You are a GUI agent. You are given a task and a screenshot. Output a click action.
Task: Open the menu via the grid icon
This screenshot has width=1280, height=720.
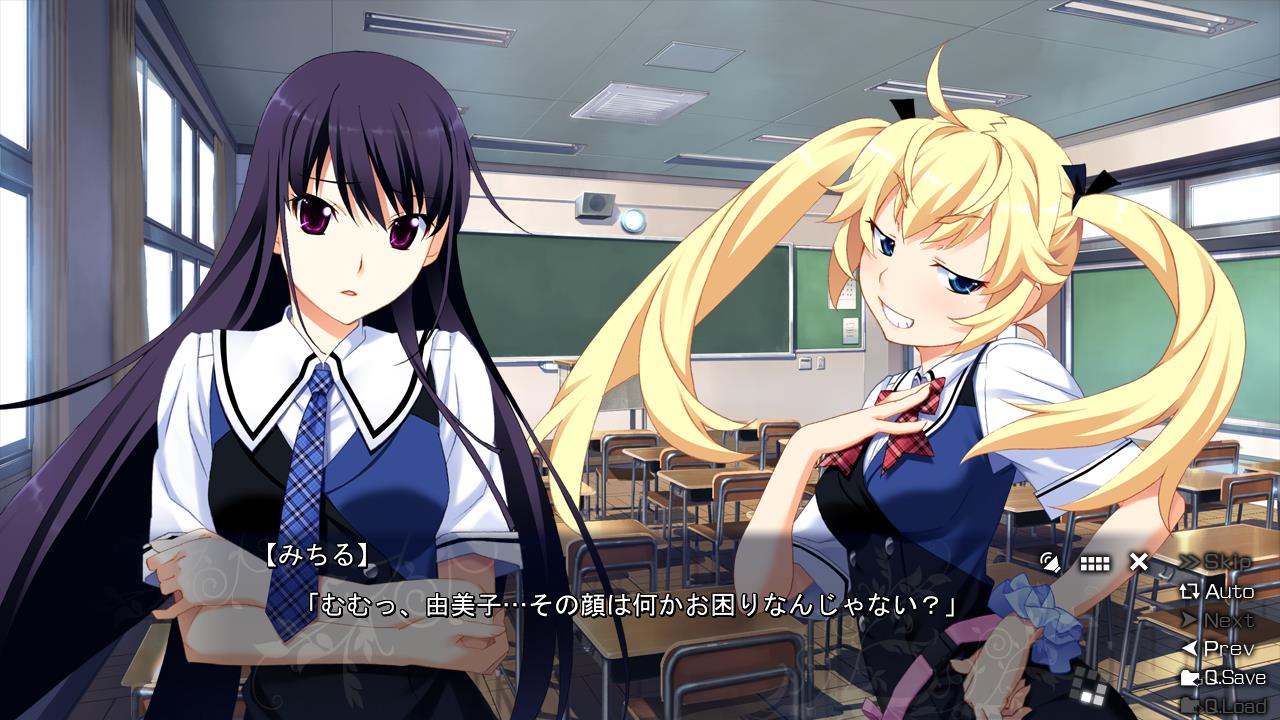click(x=1095, y=563)
